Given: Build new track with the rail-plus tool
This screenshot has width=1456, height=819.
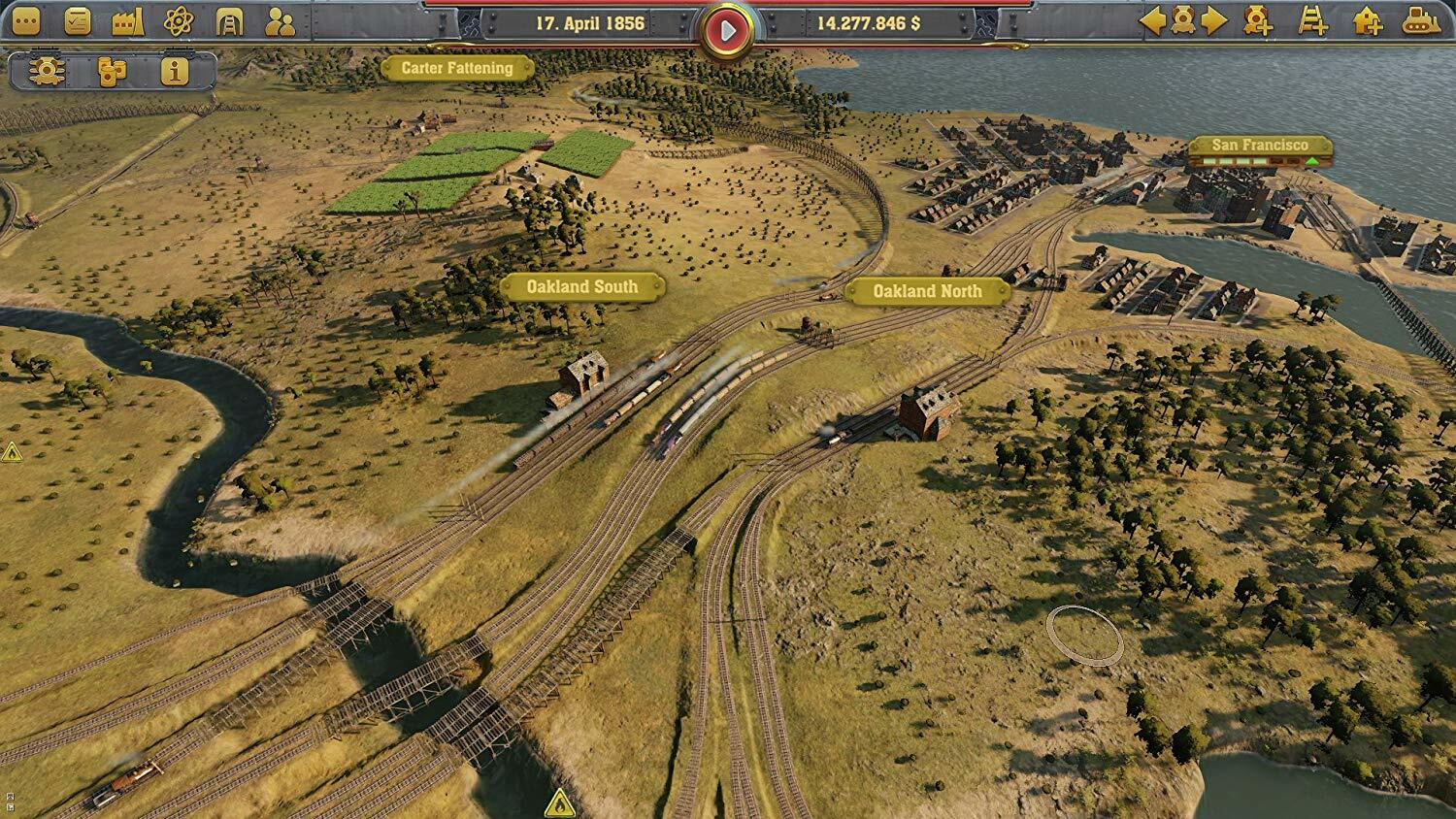Looking at the screenshot, I should click(1312, 21).
